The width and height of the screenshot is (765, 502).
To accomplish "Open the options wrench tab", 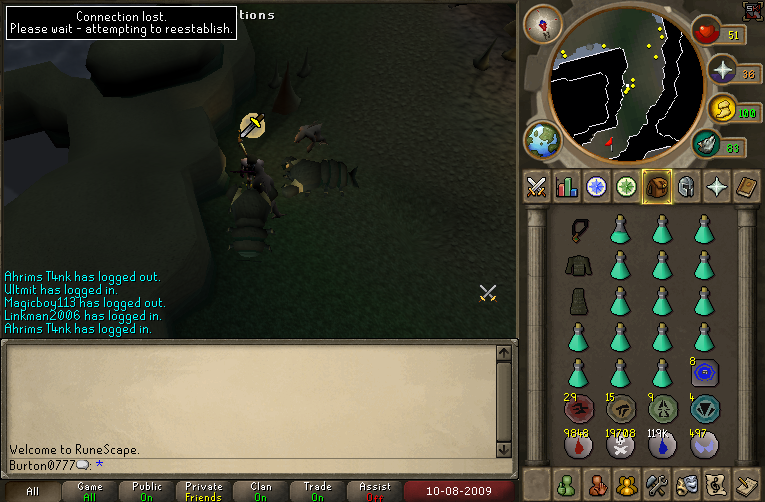I will coord(657,484).
